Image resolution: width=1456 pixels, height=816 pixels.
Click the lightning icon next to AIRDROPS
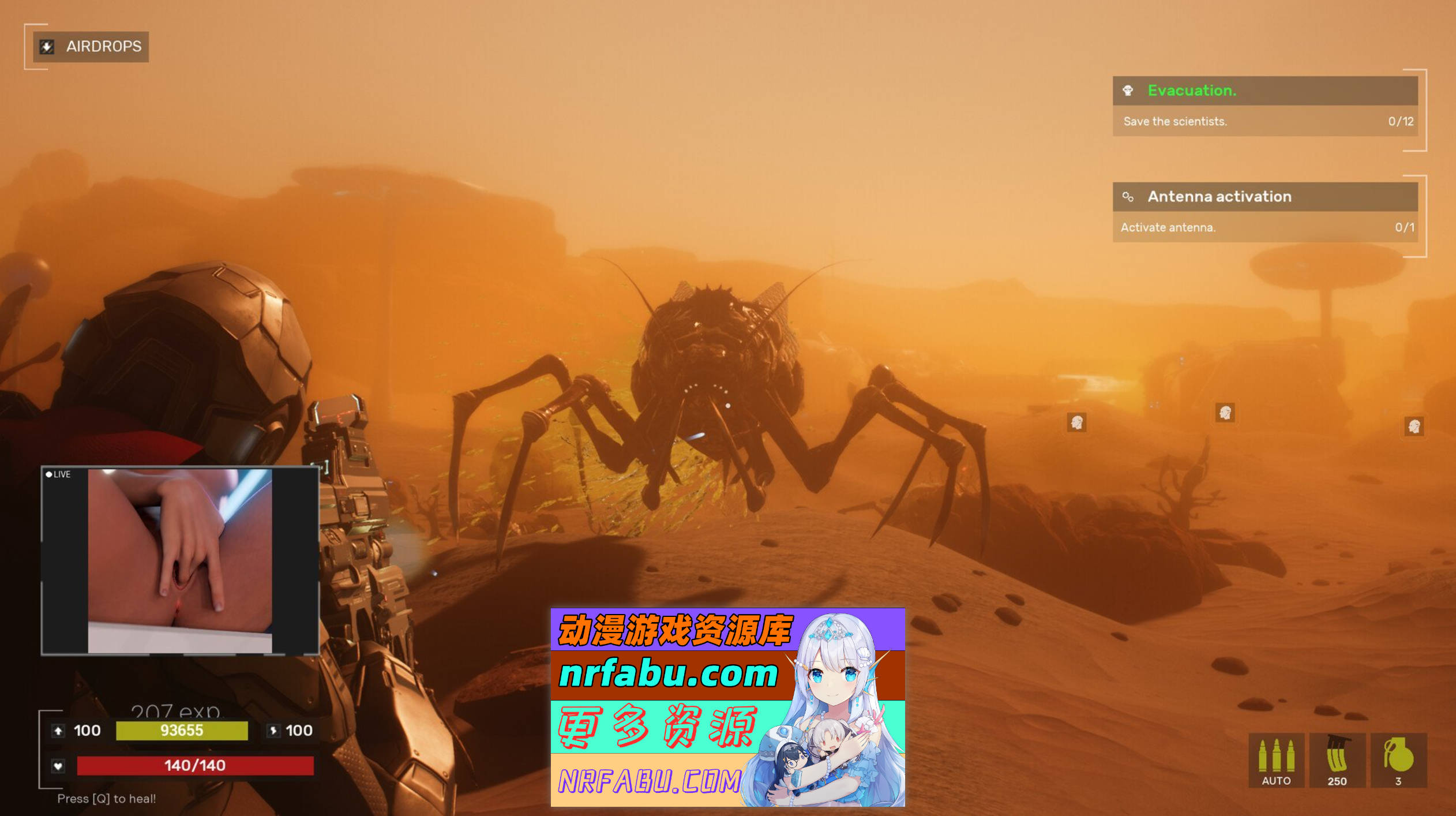click(46, 47)
